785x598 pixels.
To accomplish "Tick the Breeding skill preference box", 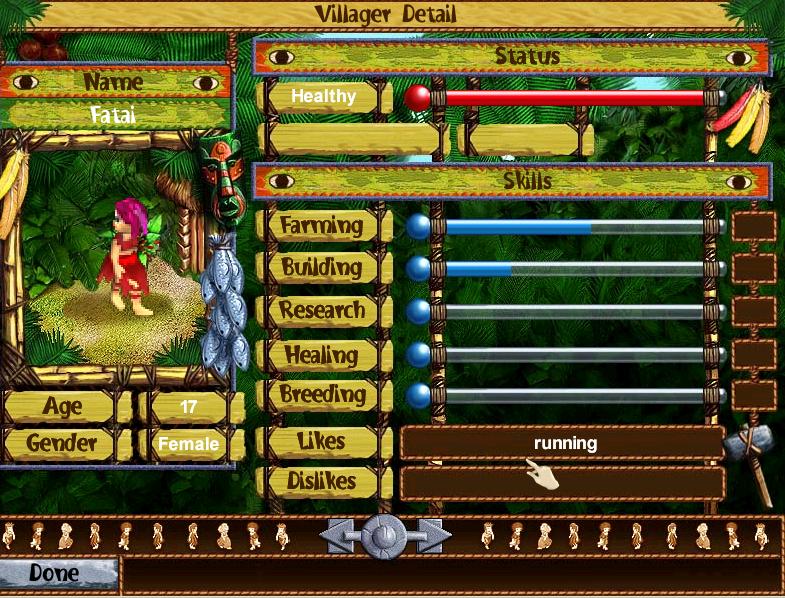I will (x=753, y=395).
